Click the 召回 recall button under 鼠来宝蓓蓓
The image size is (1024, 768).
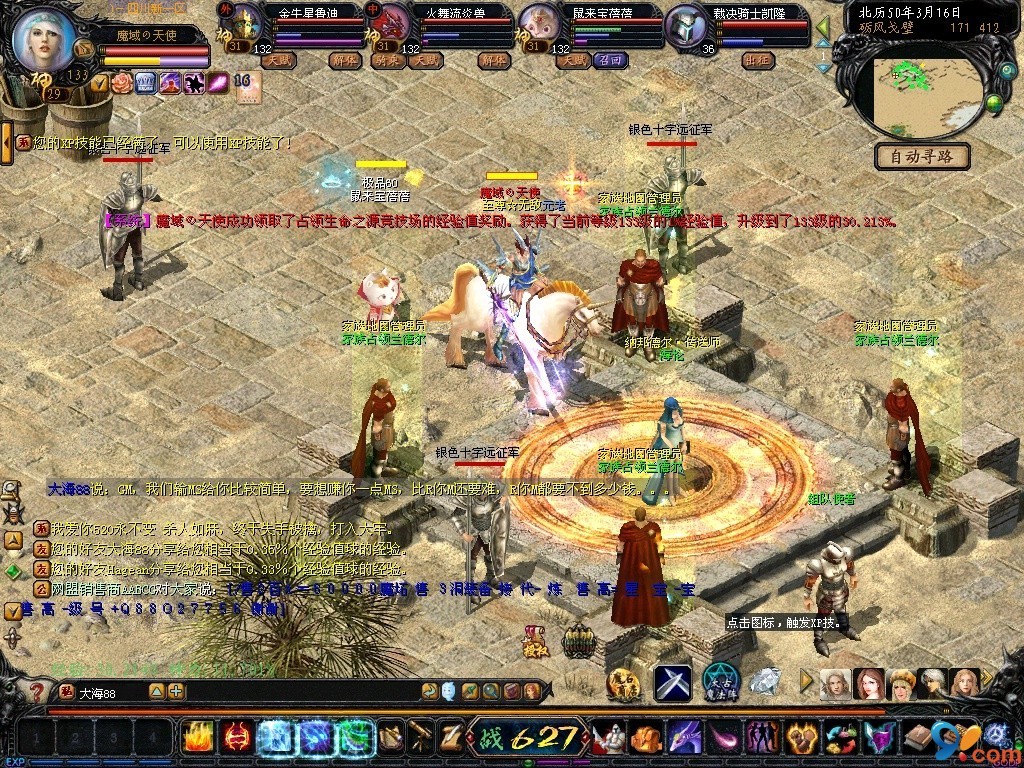click(x=609, y=60)
